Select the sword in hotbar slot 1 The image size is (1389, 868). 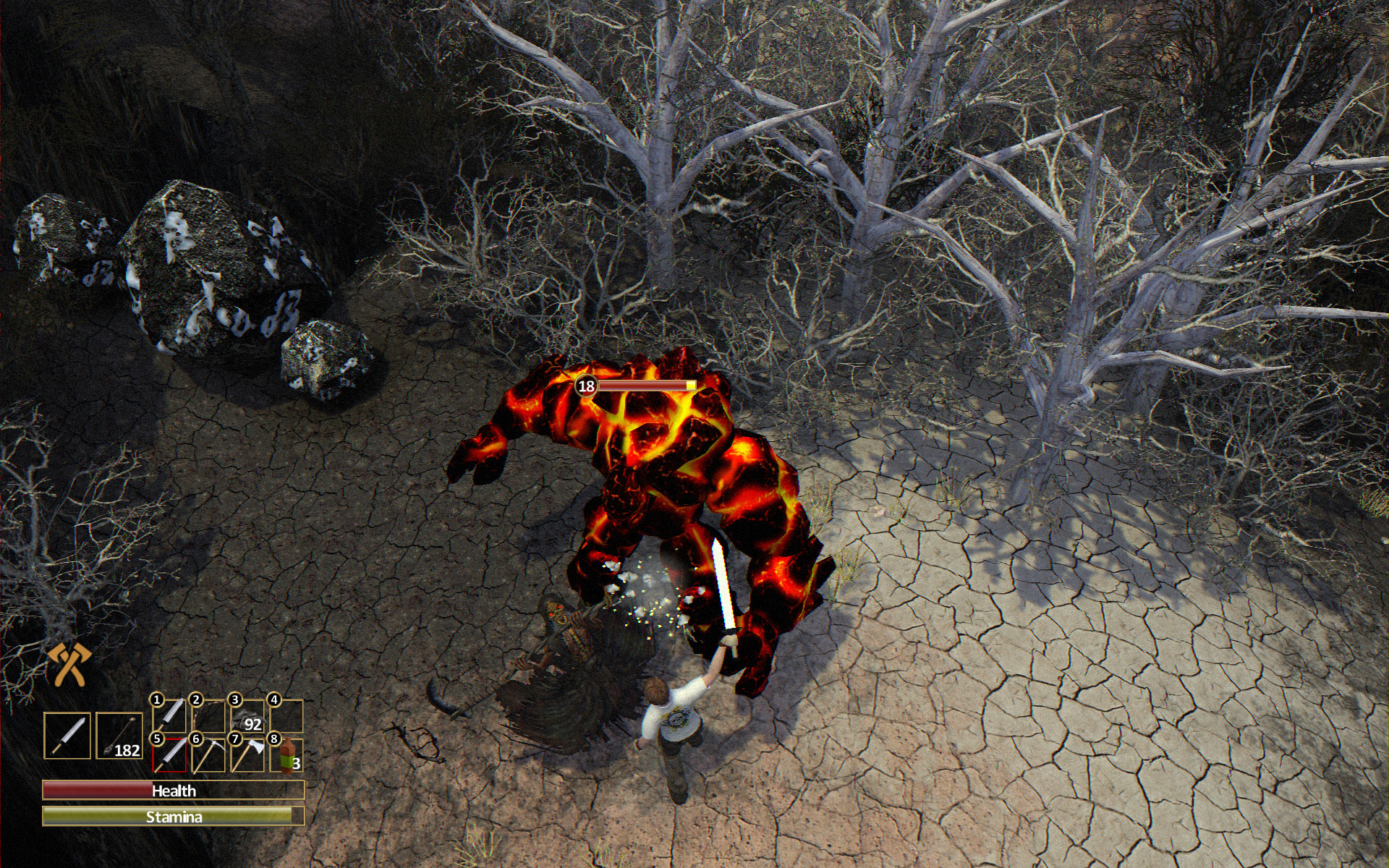click(169, 716)
